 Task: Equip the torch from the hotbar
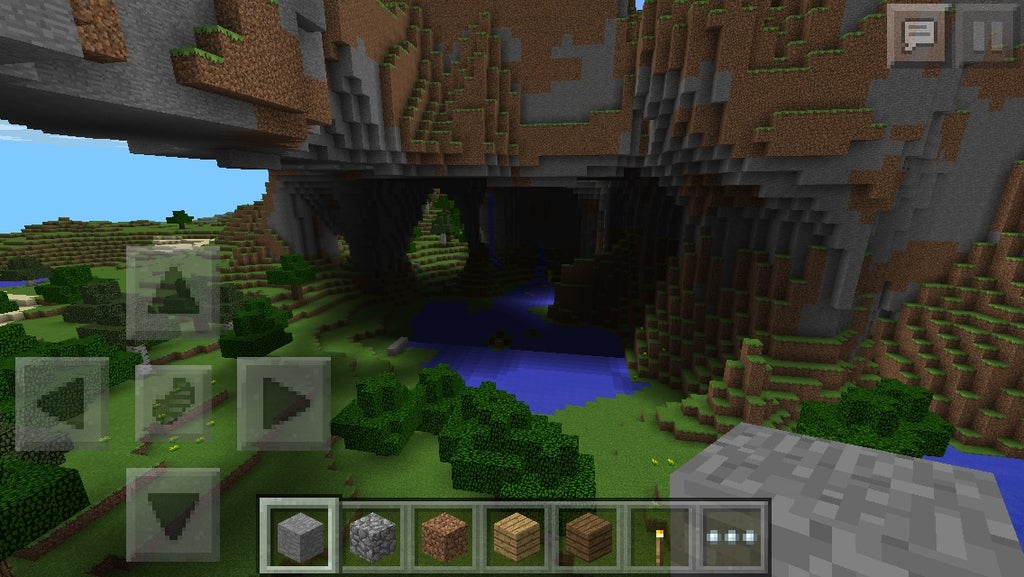tap(659, 537)
